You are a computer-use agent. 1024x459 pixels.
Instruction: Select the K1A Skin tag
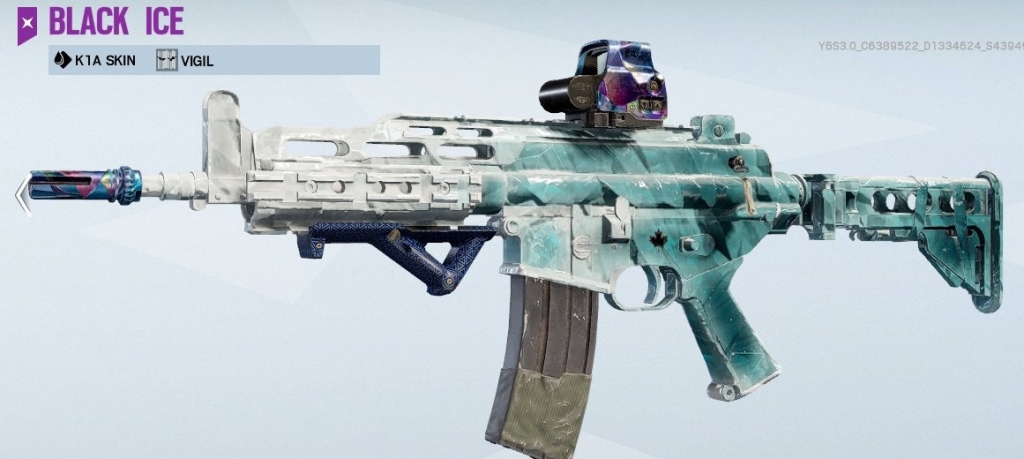(x=98, y=61)
